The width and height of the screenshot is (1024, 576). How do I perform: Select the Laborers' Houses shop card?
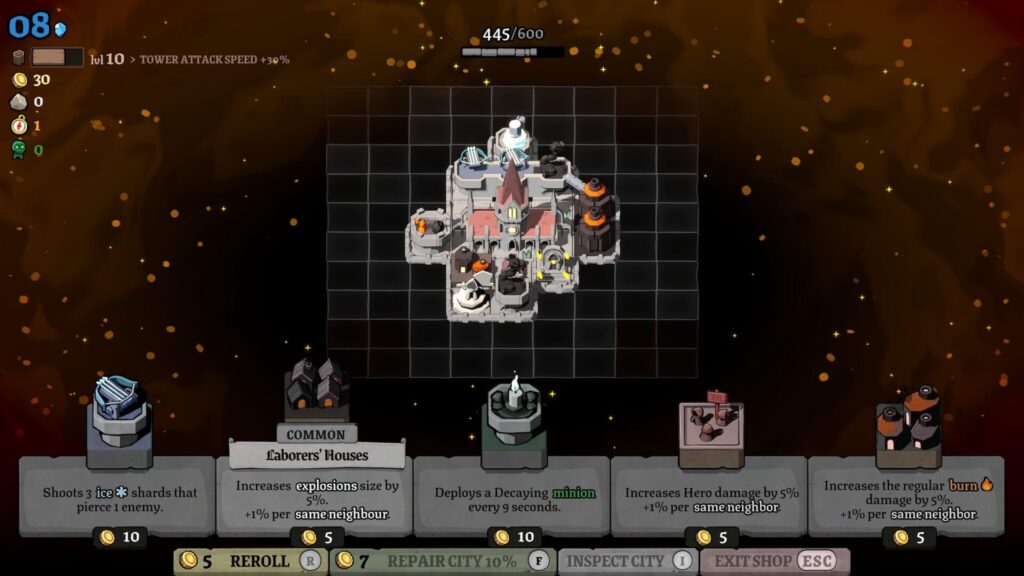[x=315, y=496]
